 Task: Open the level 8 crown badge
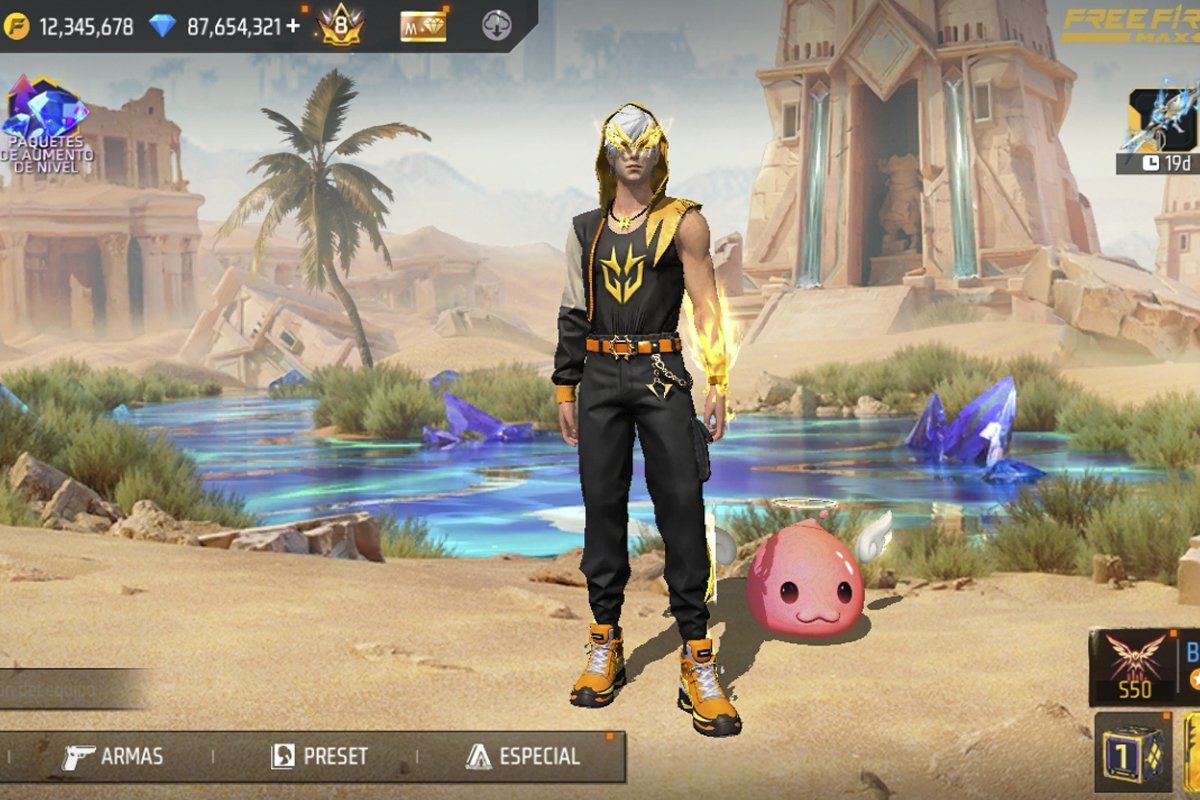341,25
